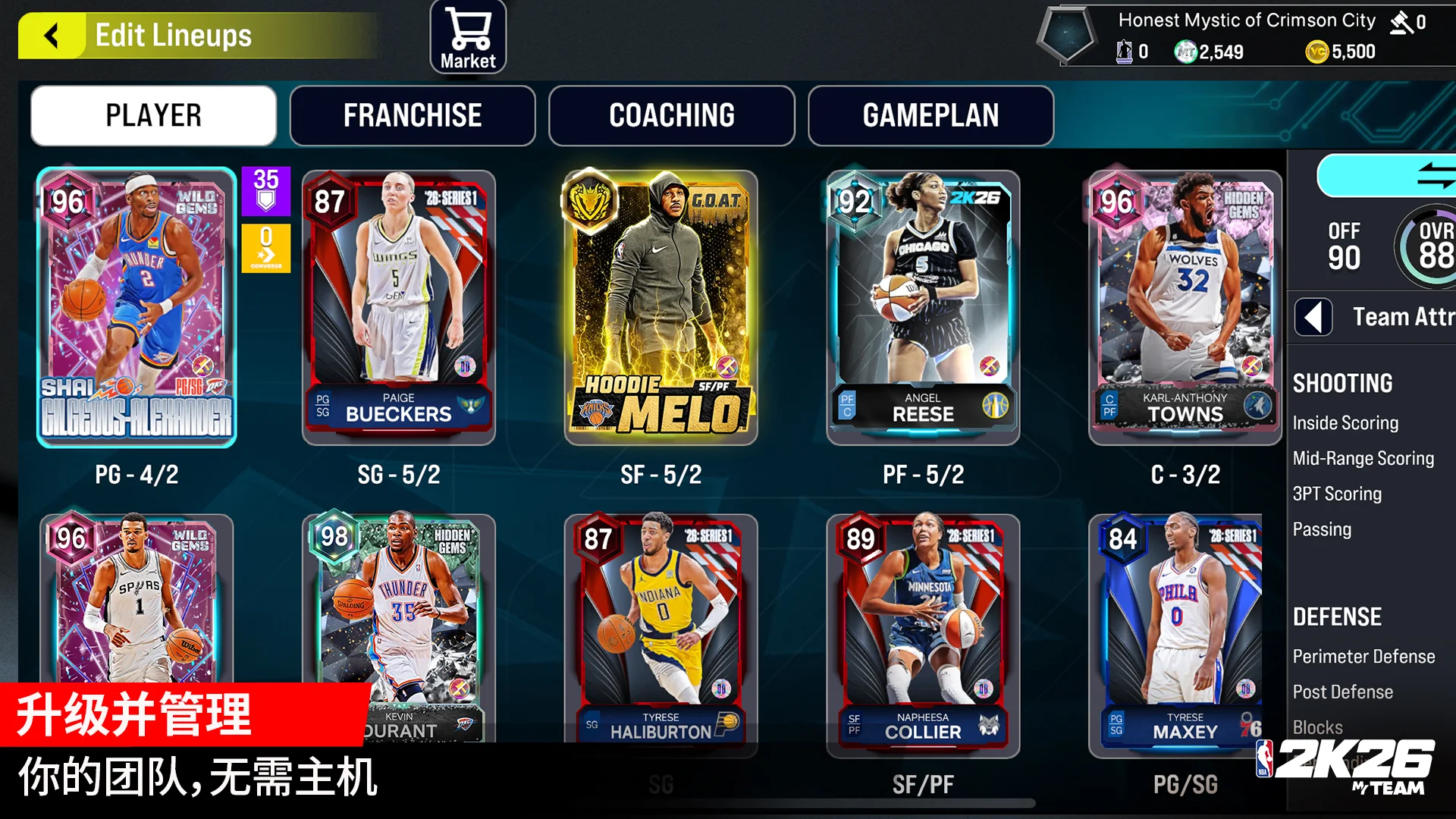This screenshot has height=819, width=1456.
Task: Collapse the Team Attributes panel
Action: (1313, 318)
